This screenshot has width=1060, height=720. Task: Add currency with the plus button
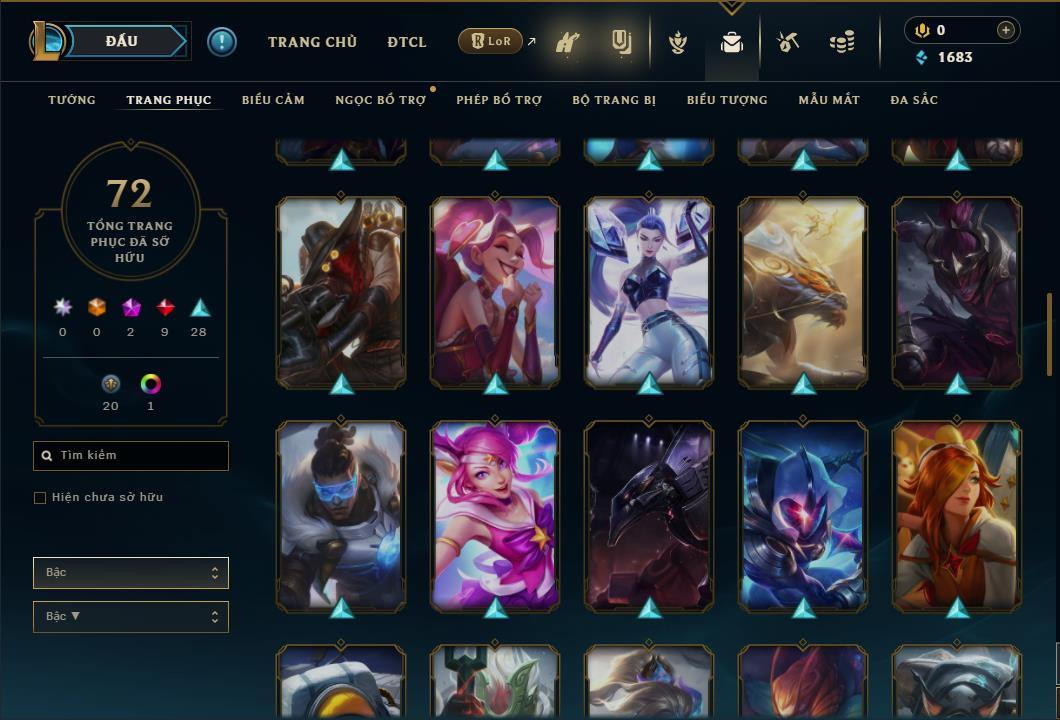[1005, 30]
